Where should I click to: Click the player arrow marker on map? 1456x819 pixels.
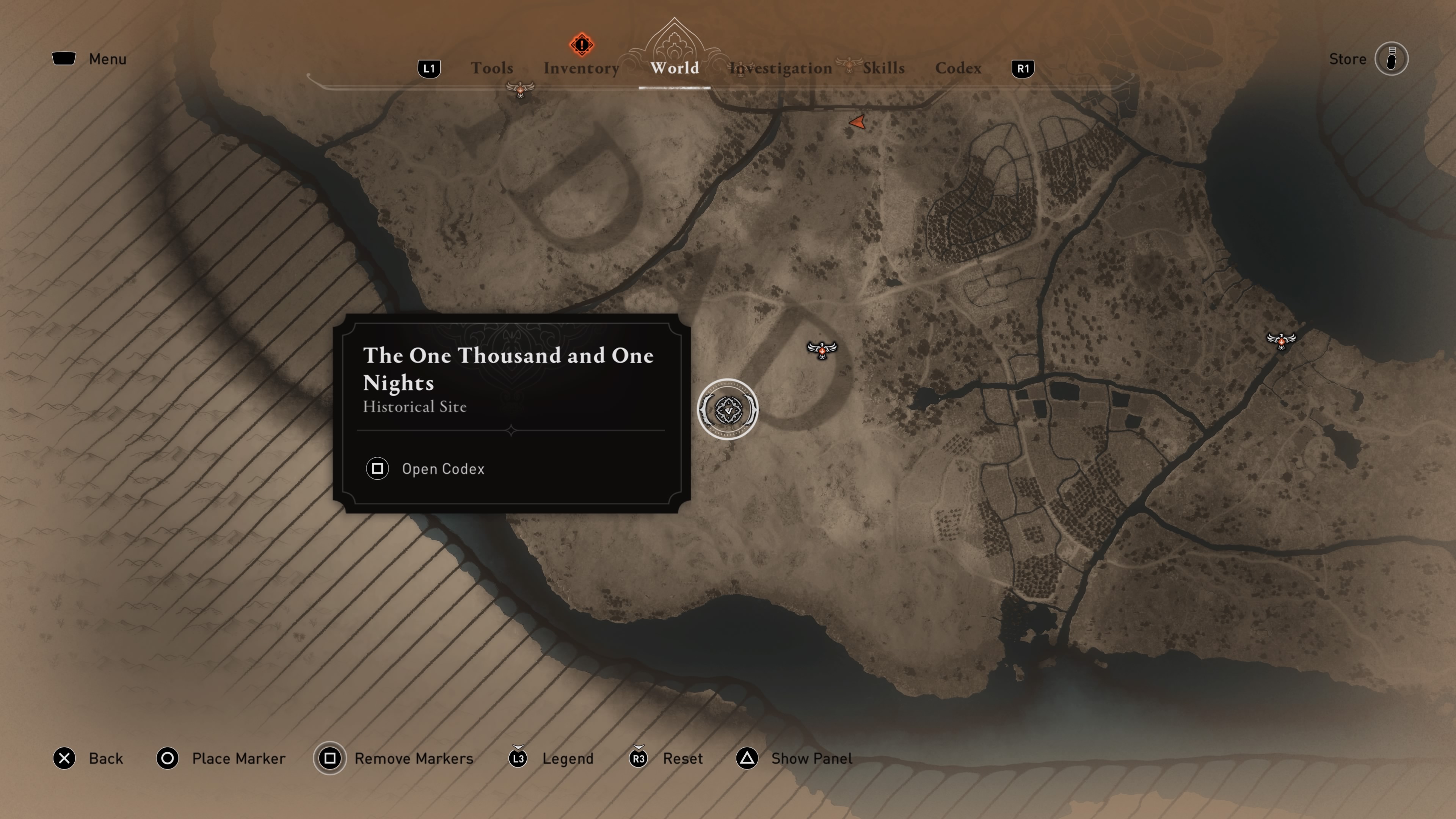point(857,122)
